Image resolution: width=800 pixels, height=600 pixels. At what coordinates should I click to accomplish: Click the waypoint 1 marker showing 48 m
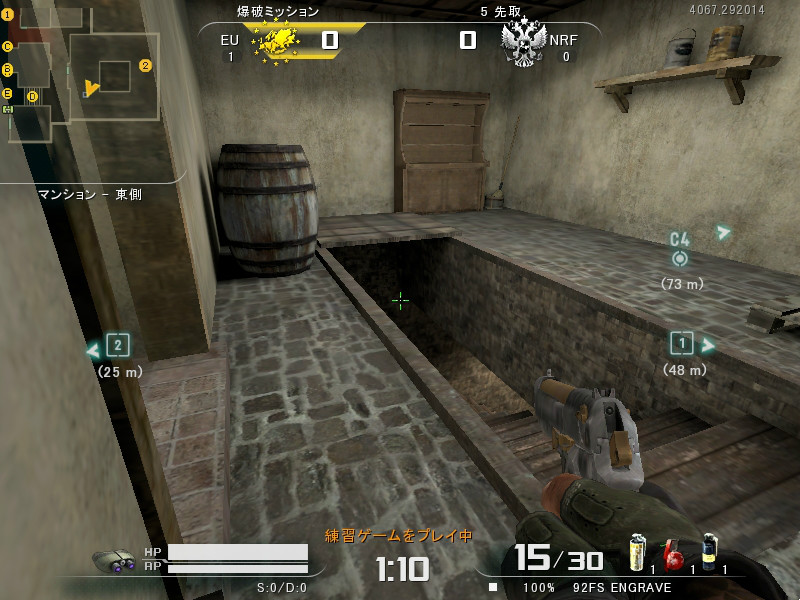pyautogui.click(x=682, y=344)
